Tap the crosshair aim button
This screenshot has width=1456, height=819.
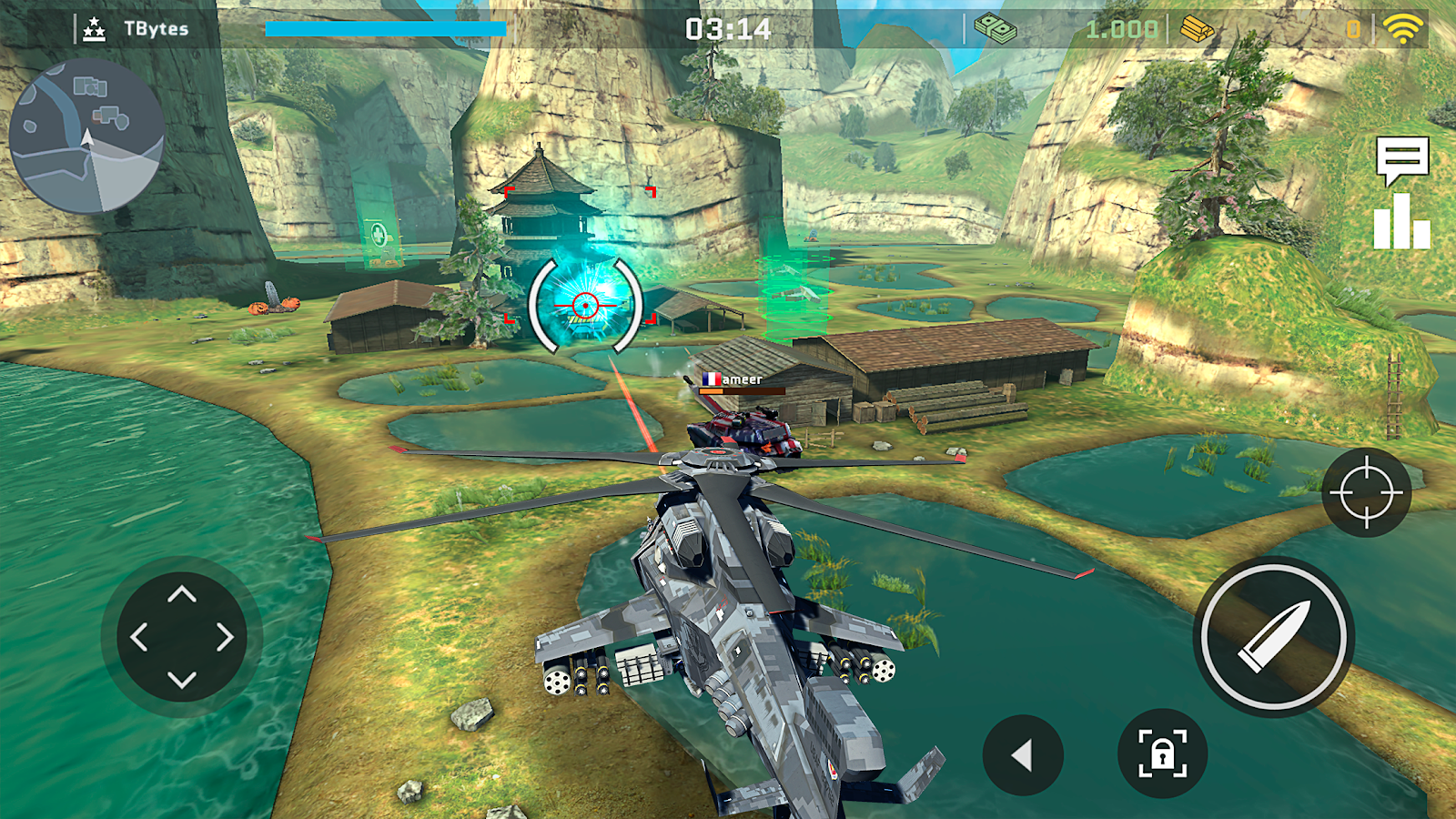[1366, 492]
